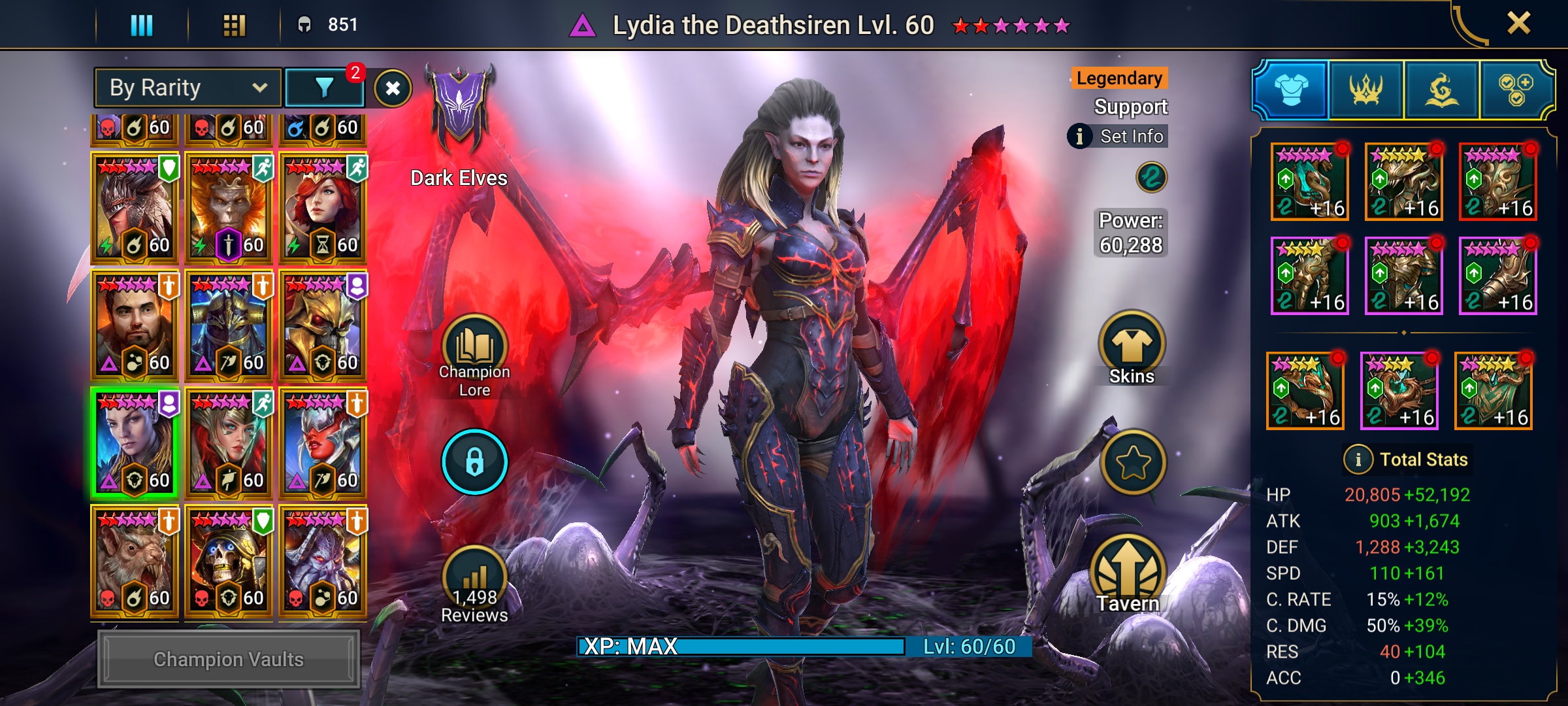Open the Champion Vaults
The height and width of the screenshot is (706, 1568).
pos(229,659)
